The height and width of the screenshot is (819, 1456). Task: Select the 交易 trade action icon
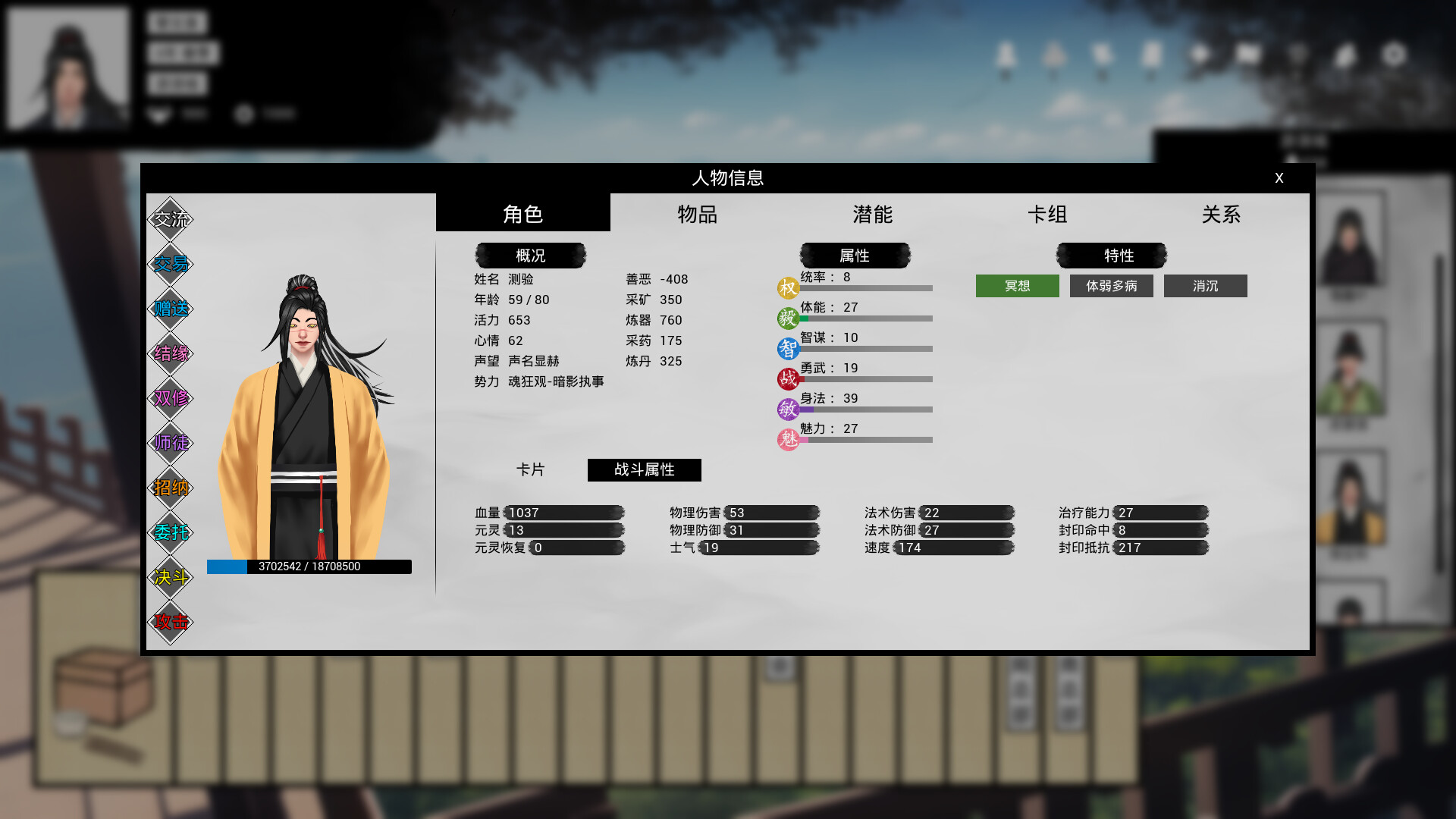click(171, 263)
